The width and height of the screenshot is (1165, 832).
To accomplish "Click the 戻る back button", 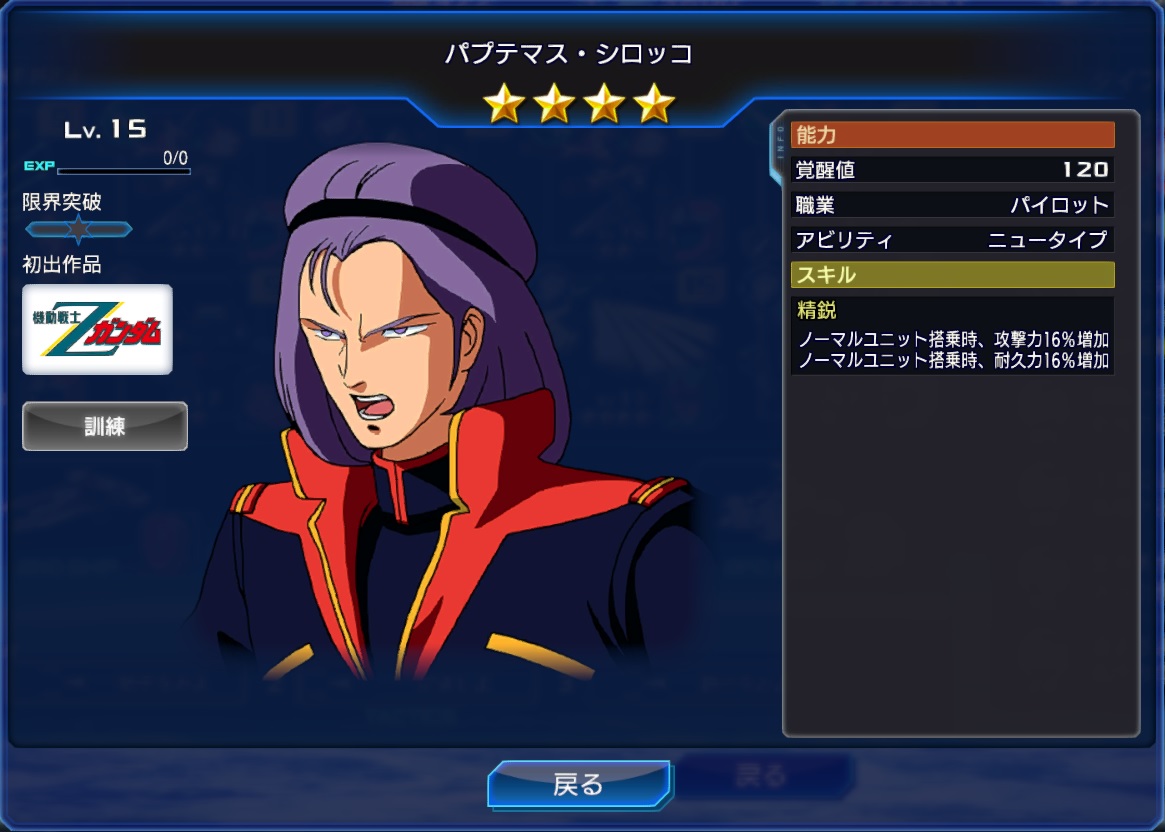I will [578, 784].
